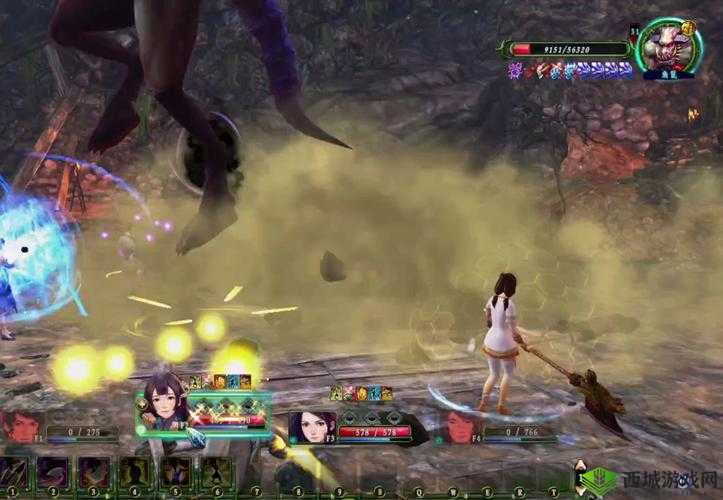Viewport: 723px width, 500px height.
Task: Choose the F4 party member portrait
Action: tap(458, 424)
